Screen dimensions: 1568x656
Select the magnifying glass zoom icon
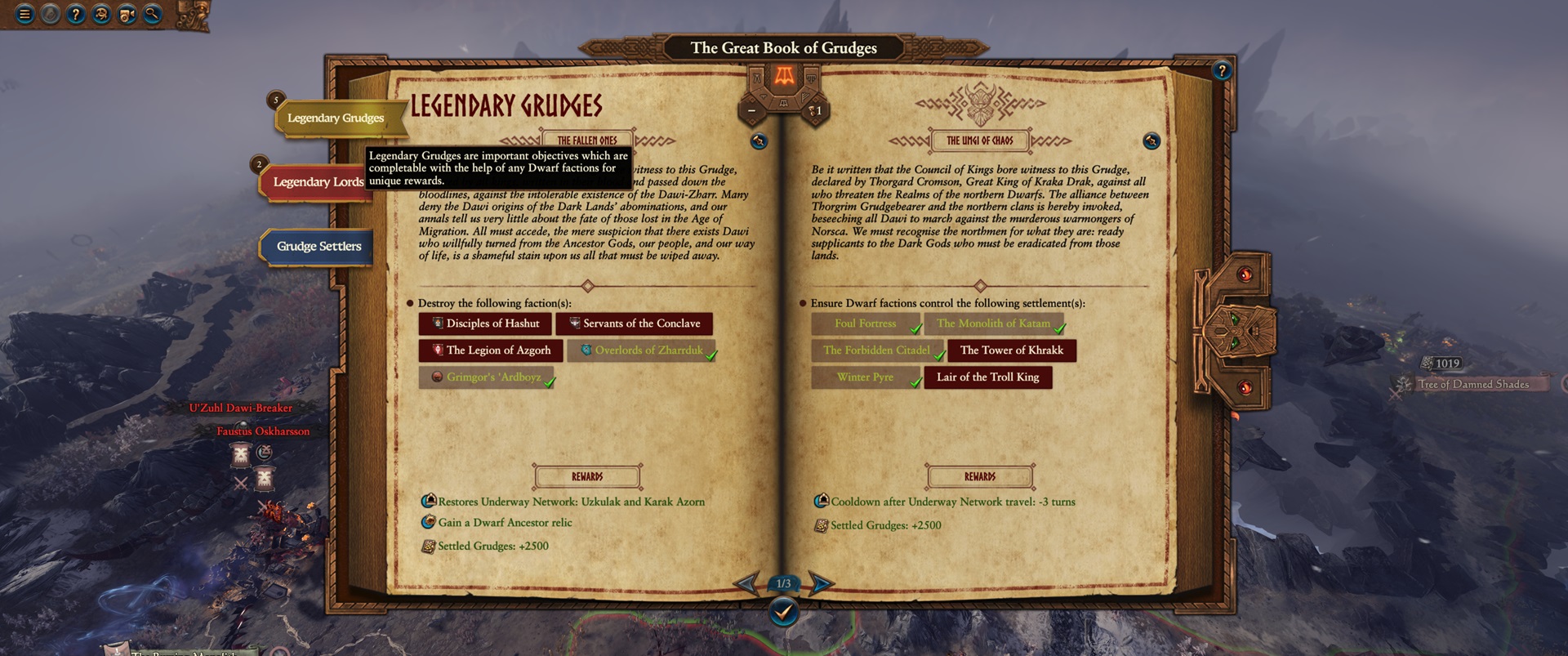151,14
